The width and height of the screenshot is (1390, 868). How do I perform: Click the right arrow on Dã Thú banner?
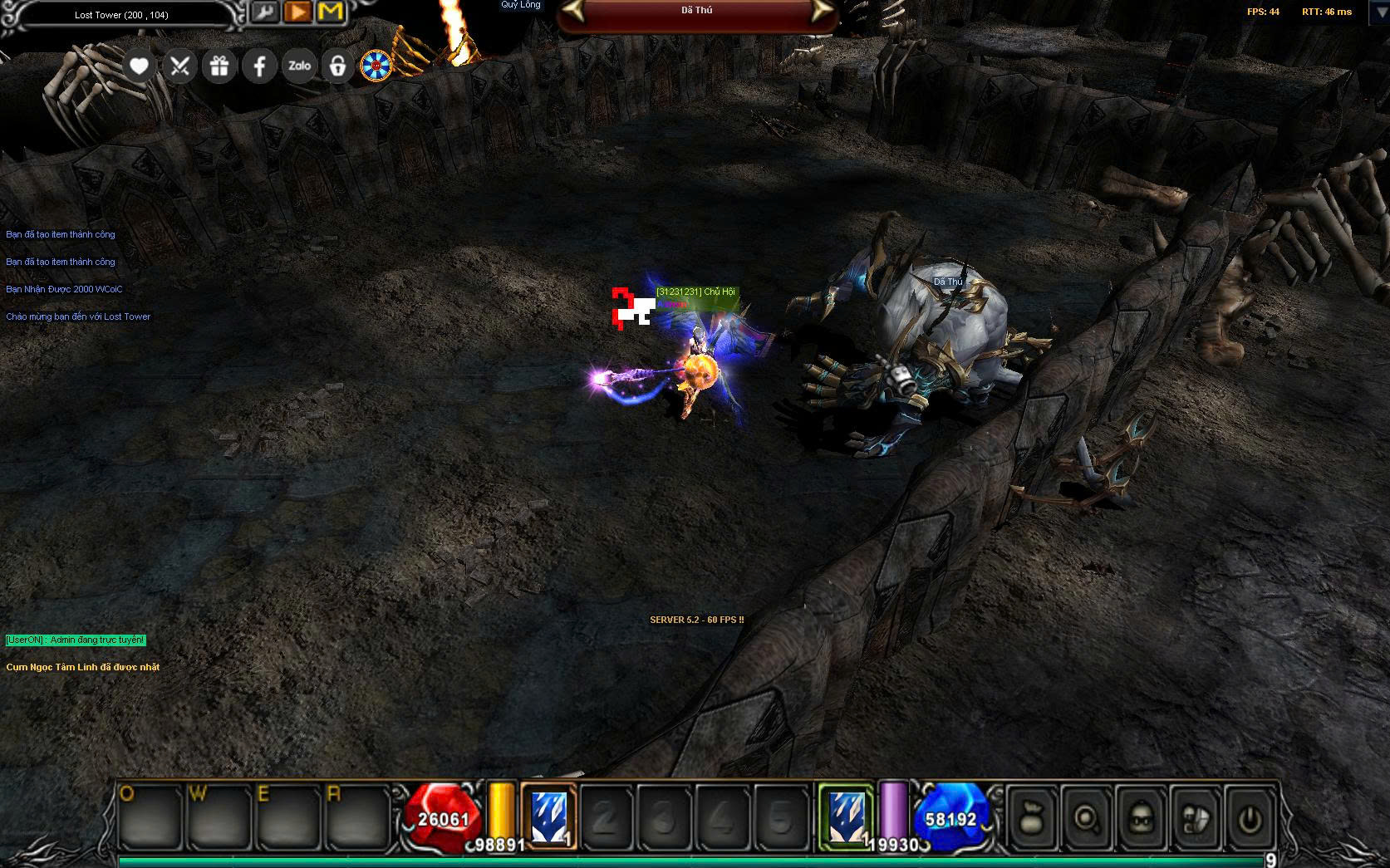[821, 11]
